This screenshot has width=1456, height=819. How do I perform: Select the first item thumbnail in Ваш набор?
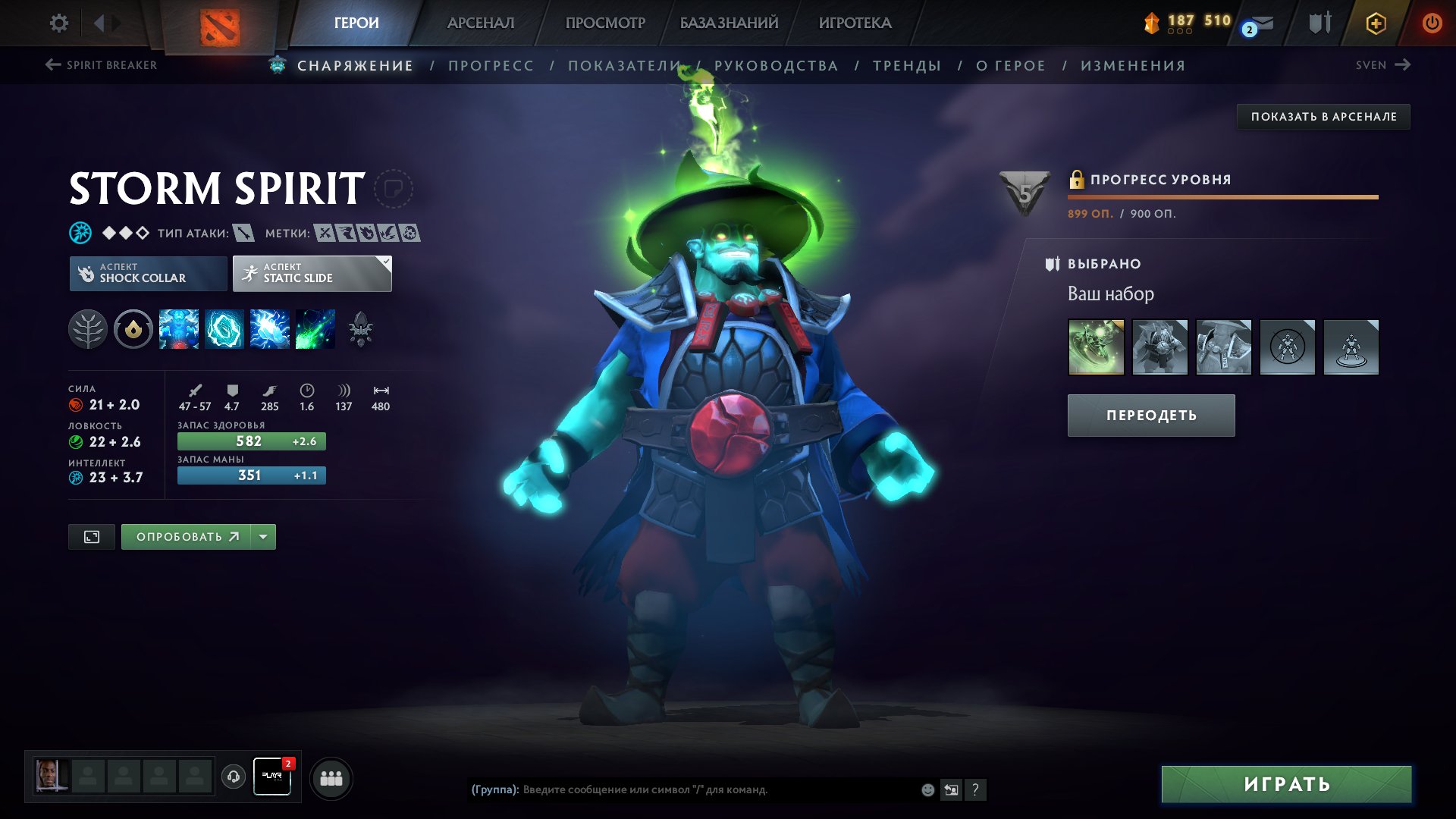[1097, 347]
